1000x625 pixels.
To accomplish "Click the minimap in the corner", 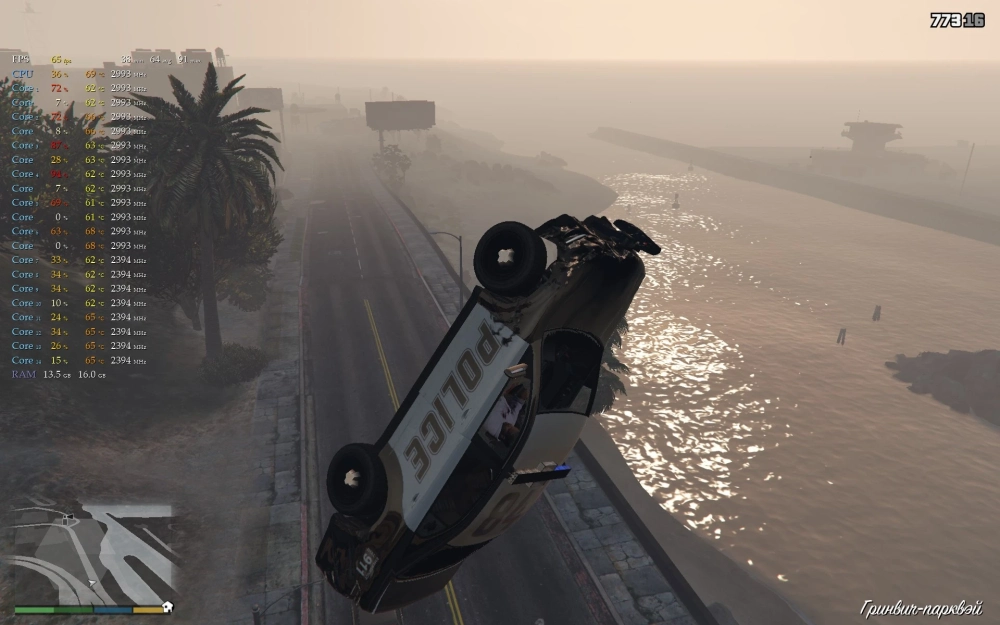I will 94,555.
